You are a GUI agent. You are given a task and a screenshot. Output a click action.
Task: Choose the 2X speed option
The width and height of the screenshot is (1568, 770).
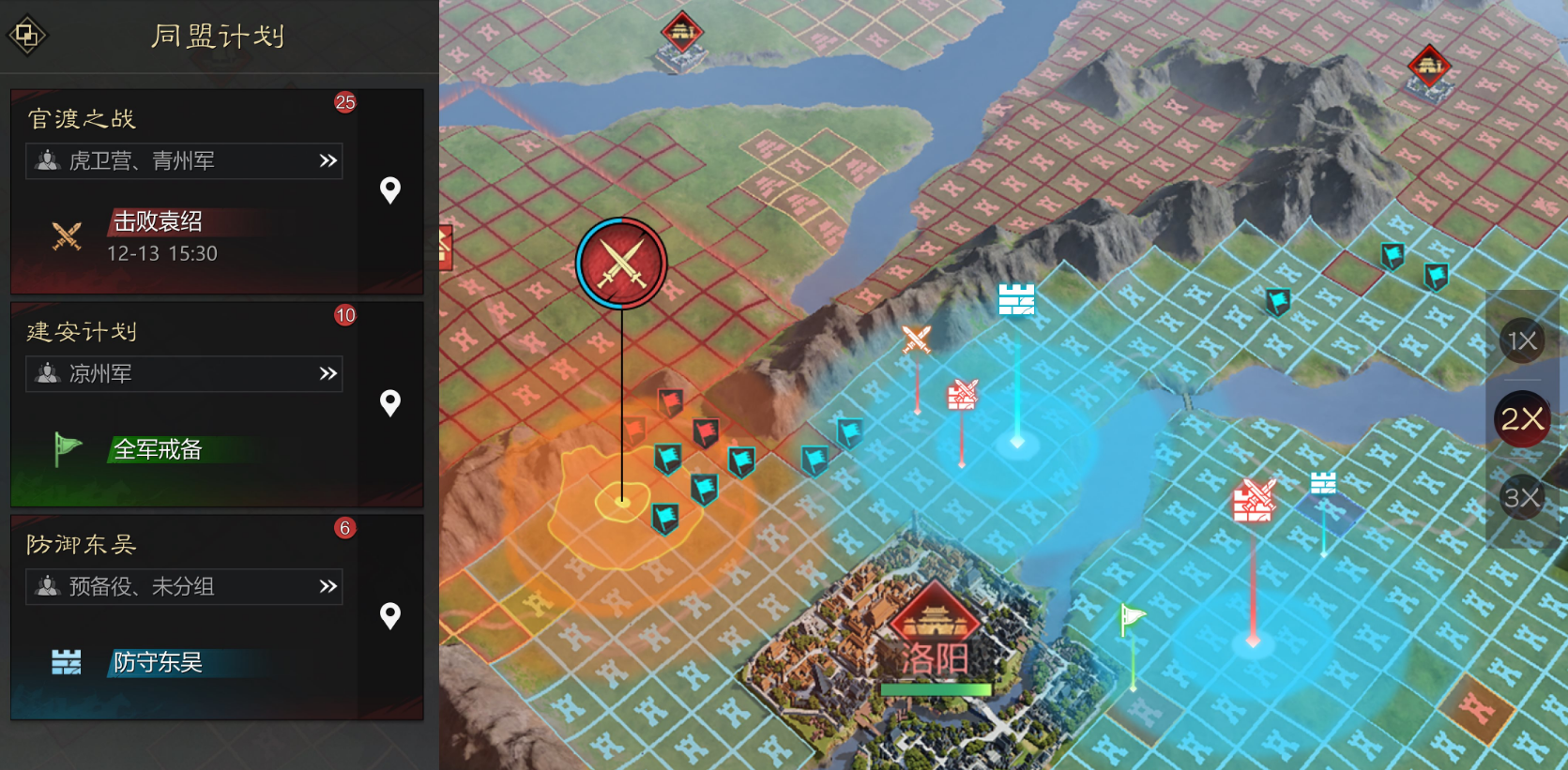click(x=1521, y=419)
